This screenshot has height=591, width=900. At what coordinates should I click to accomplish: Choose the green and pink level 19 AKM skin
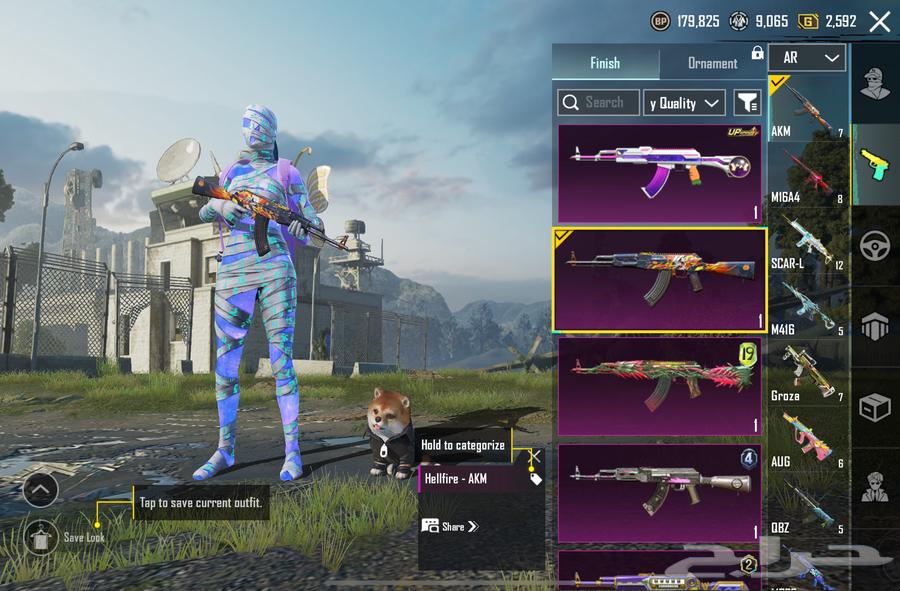[659, 385]
